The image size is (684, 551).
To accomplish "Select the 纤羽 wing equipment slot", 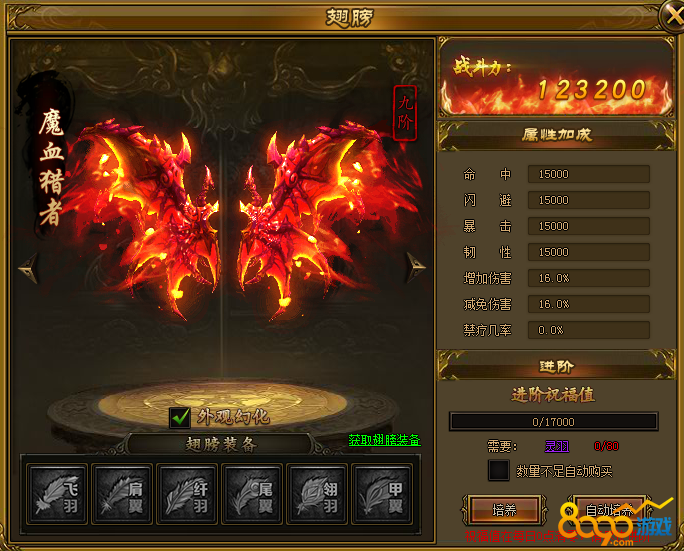I will [x=187, y=491].
